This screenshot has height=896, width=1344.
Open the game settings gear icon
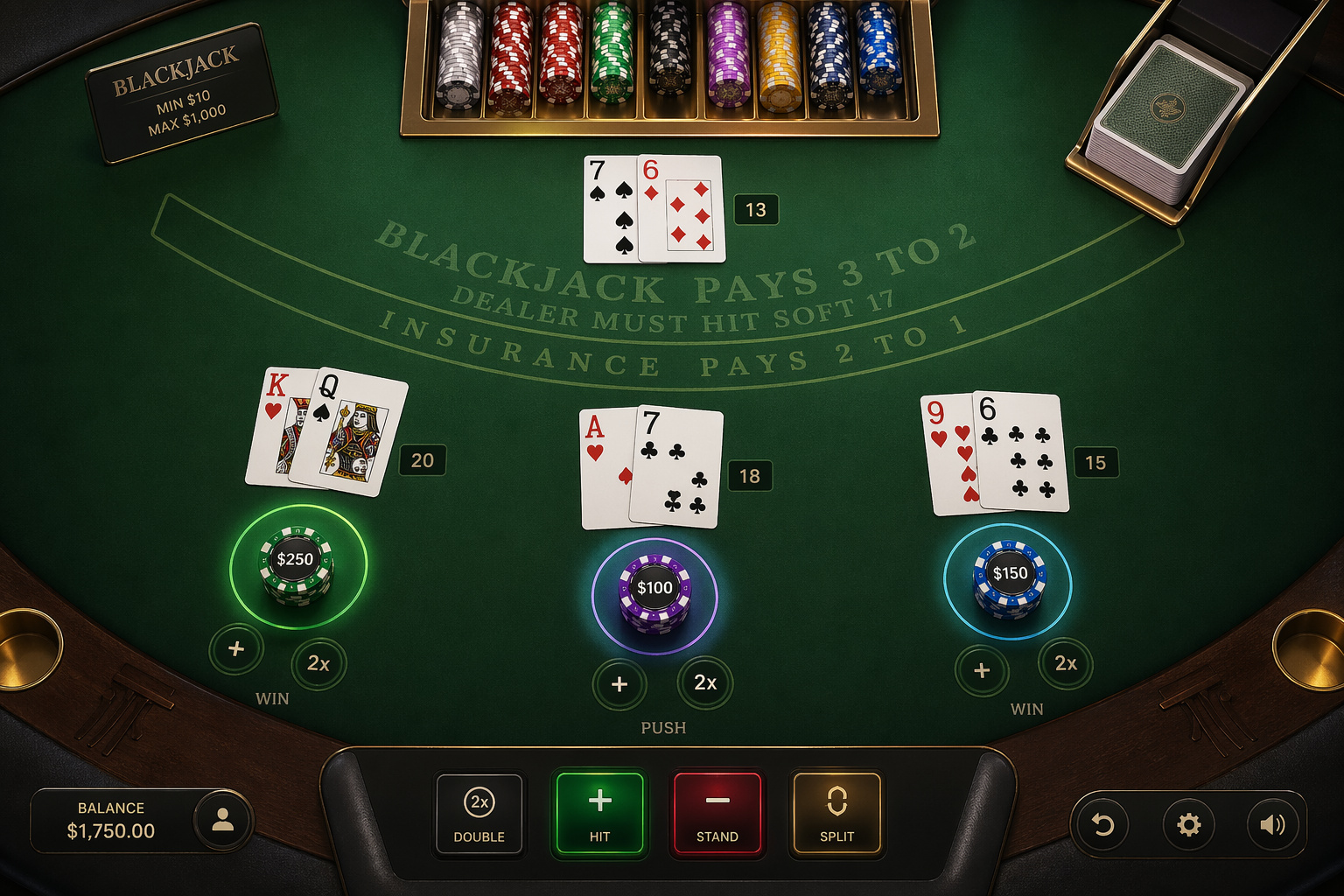coord(1187,822)
